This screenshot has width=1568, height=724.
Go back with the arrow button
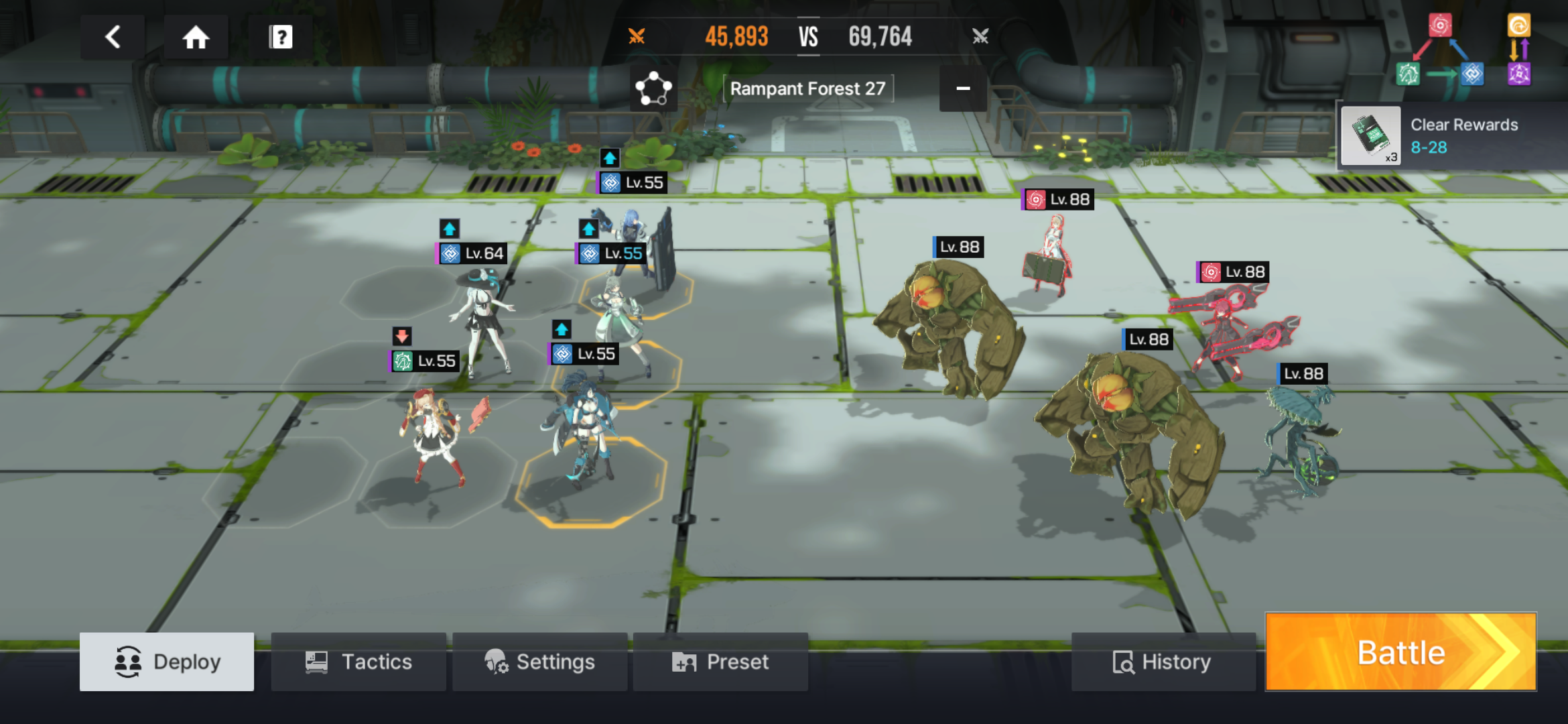click(113, 37)
